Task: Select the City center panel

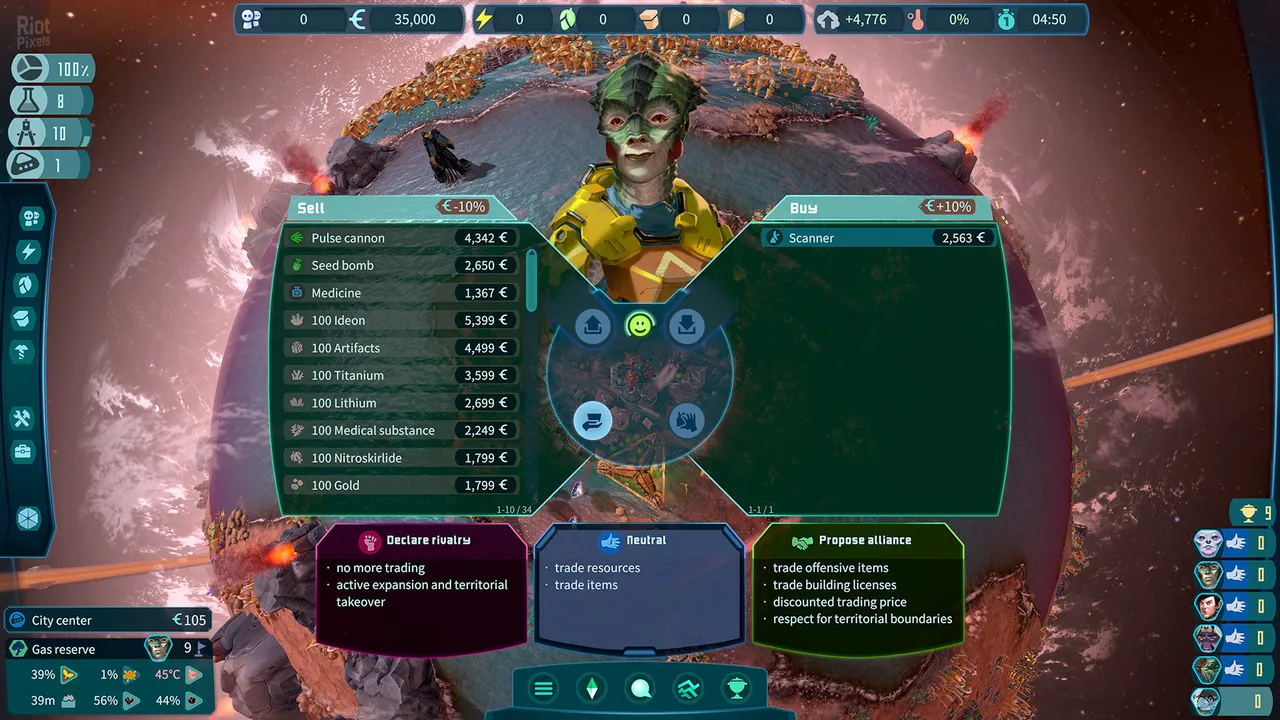Action: (108, 620)
